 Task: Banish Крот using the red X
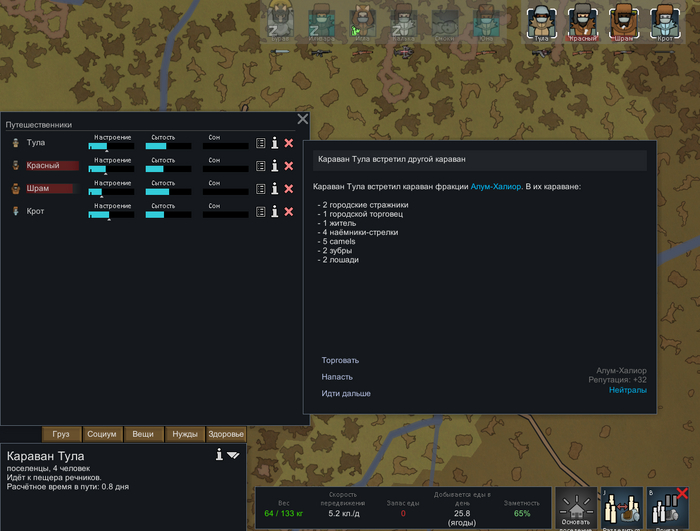coord(289,212)
